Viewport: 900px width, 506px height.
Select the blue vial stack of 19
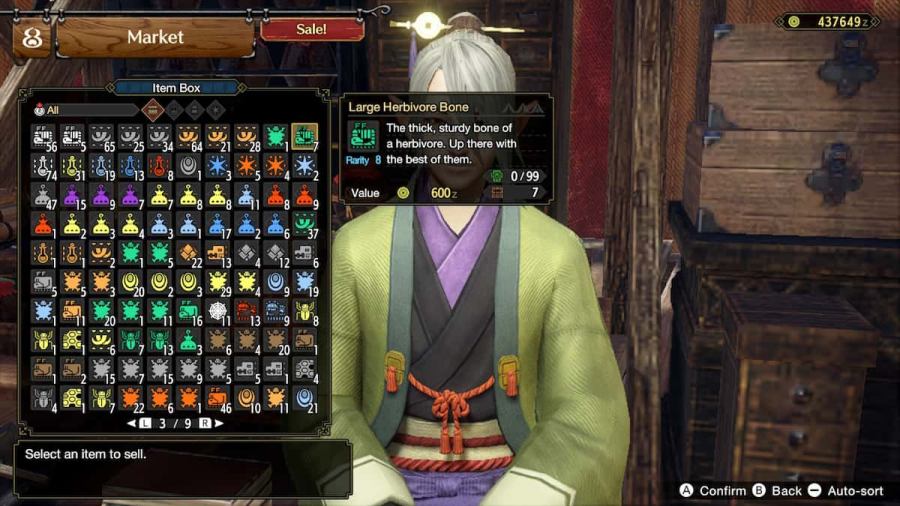(101, 165)
